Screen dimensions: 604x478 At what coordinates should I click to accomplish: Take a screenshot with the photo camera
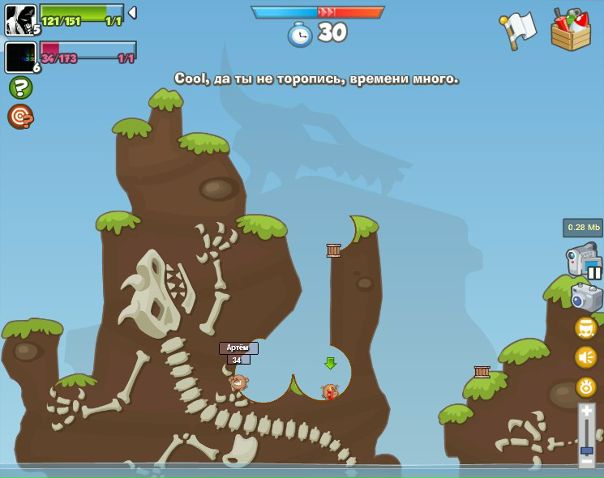click(x=585, y=298)
